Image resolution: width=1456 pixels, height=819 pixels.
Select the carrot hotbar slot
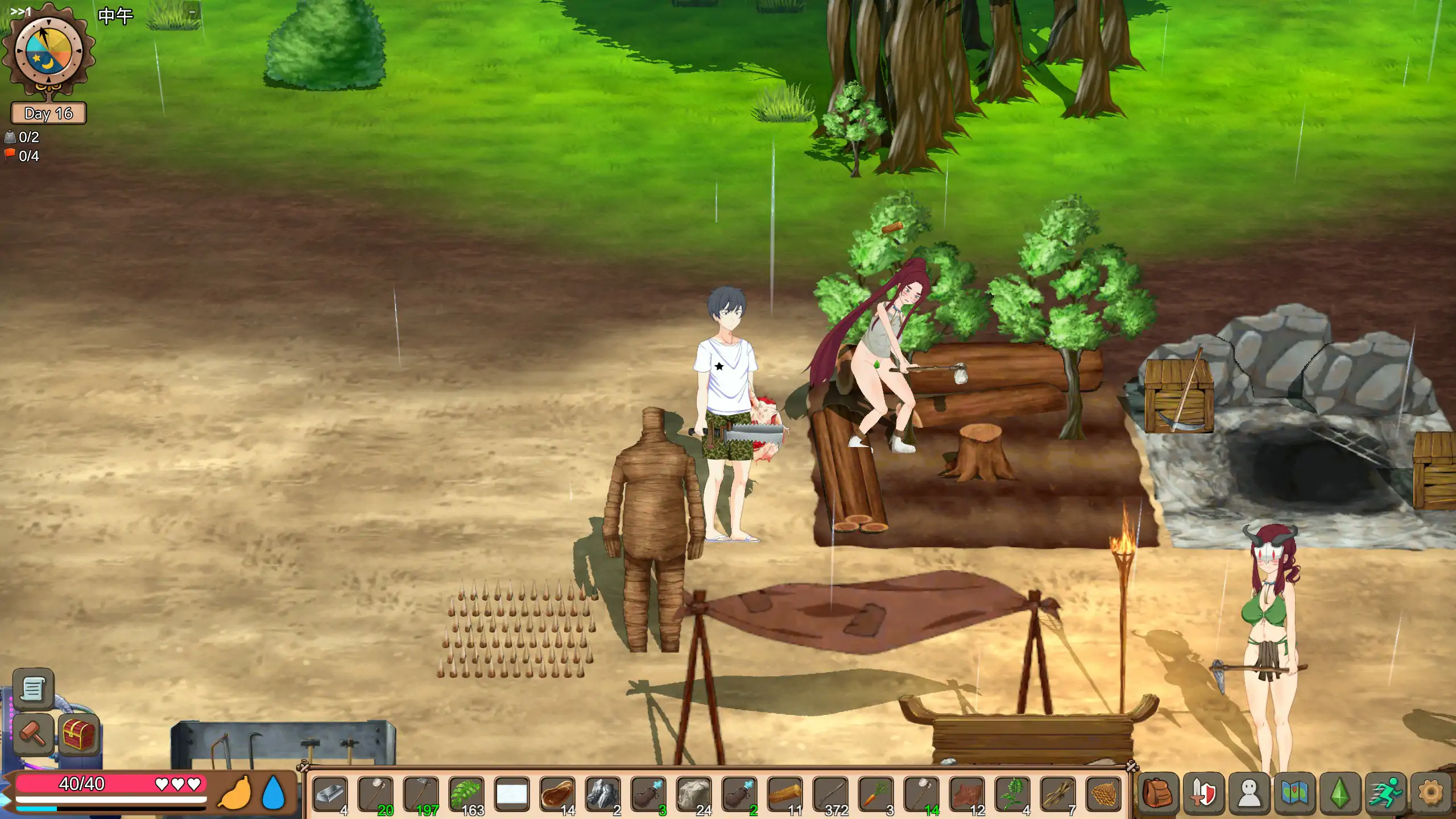tap(876, 794)
